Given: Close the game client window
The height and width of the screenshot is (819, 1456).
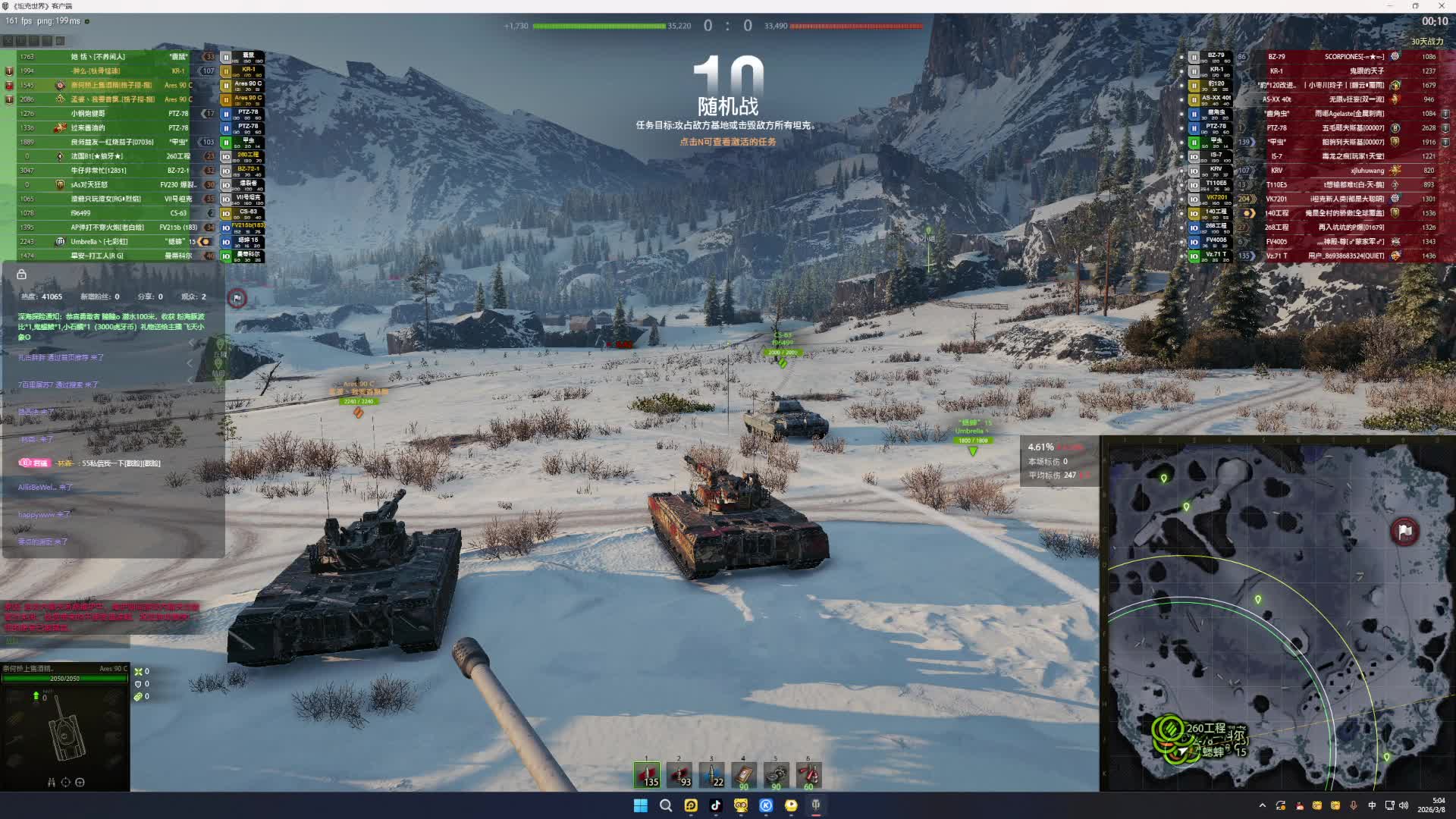Looking at the screenshot, I should tap(1440, 6).
